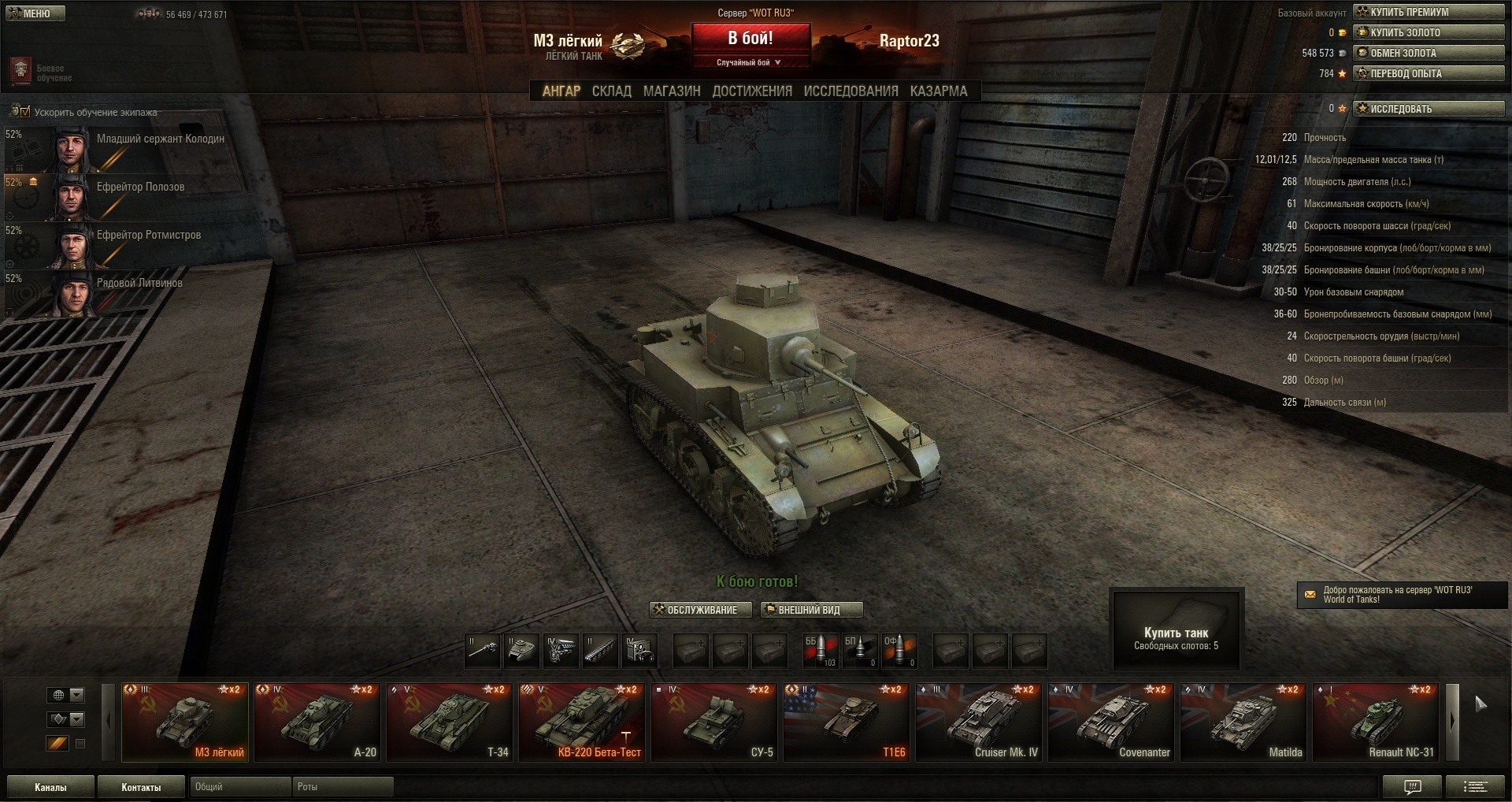The height and width of the screenshot is (802, 1512).
Task: Start battle with В бой! button
Action: [750, 38]
